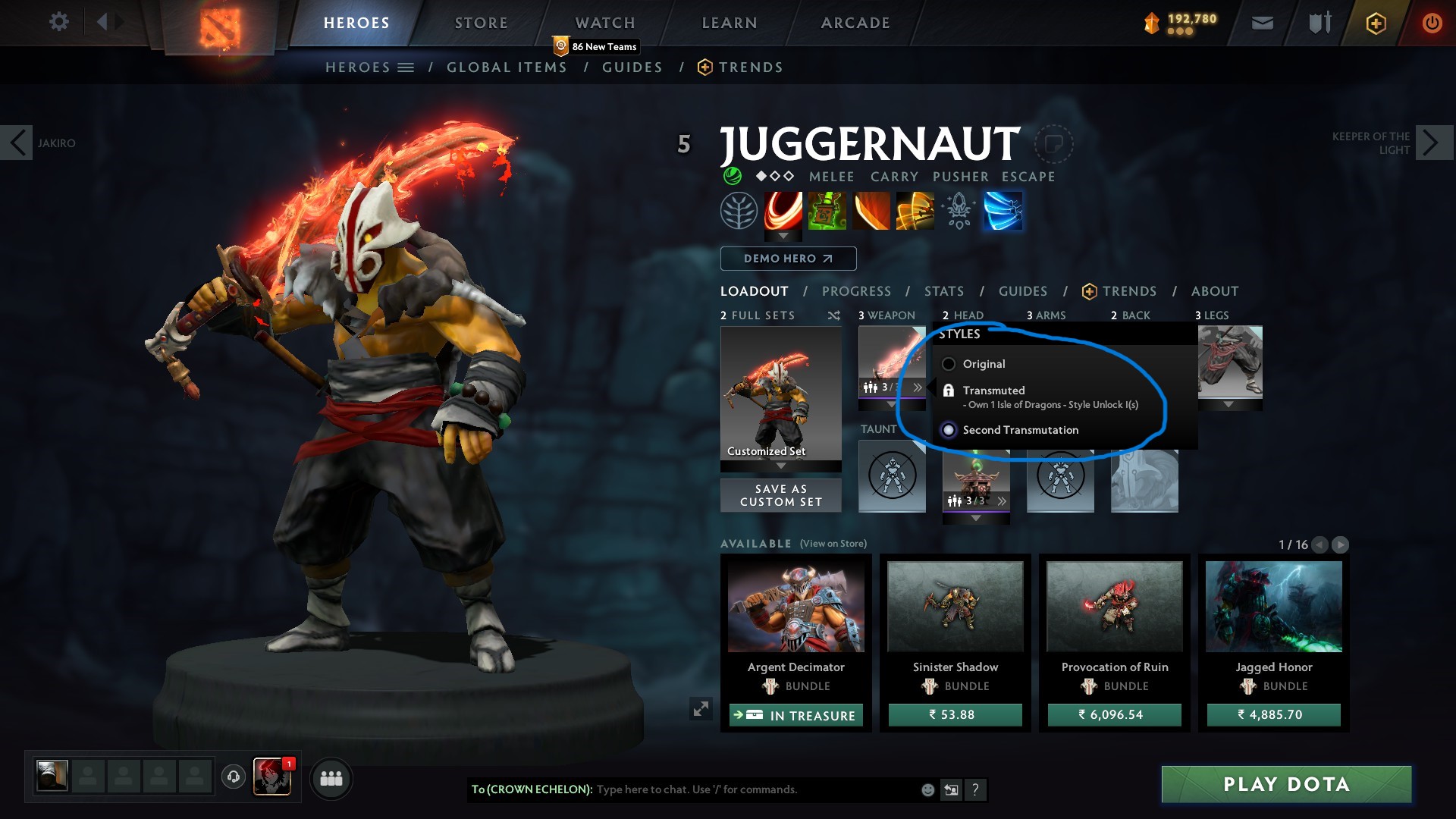Open the heroes hamburger menu
This screenshot has height=819, width=1456.
[x=405, y=67]
